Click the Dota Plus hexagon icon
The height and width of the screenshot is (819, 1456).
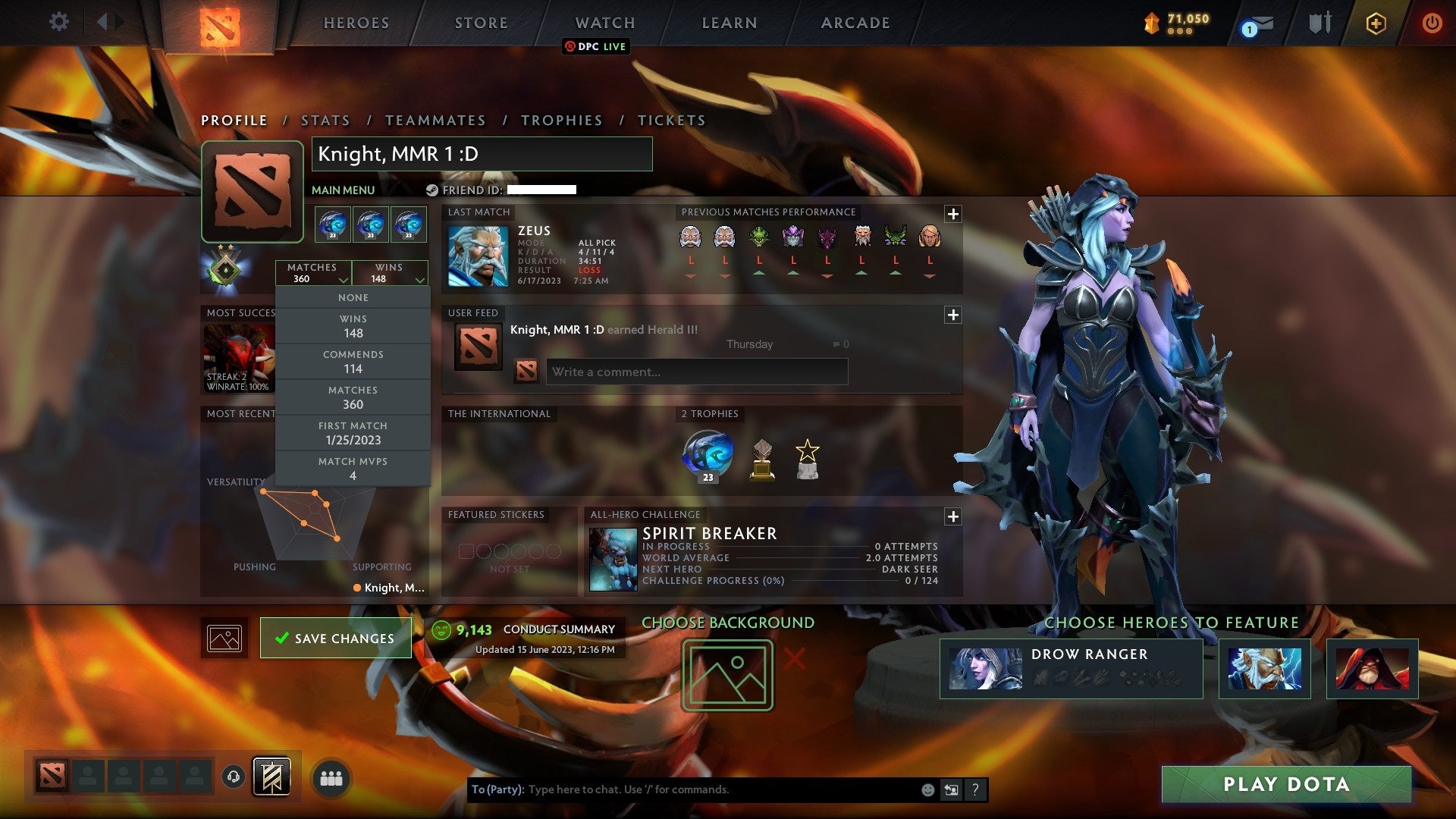coord(1375,23)
